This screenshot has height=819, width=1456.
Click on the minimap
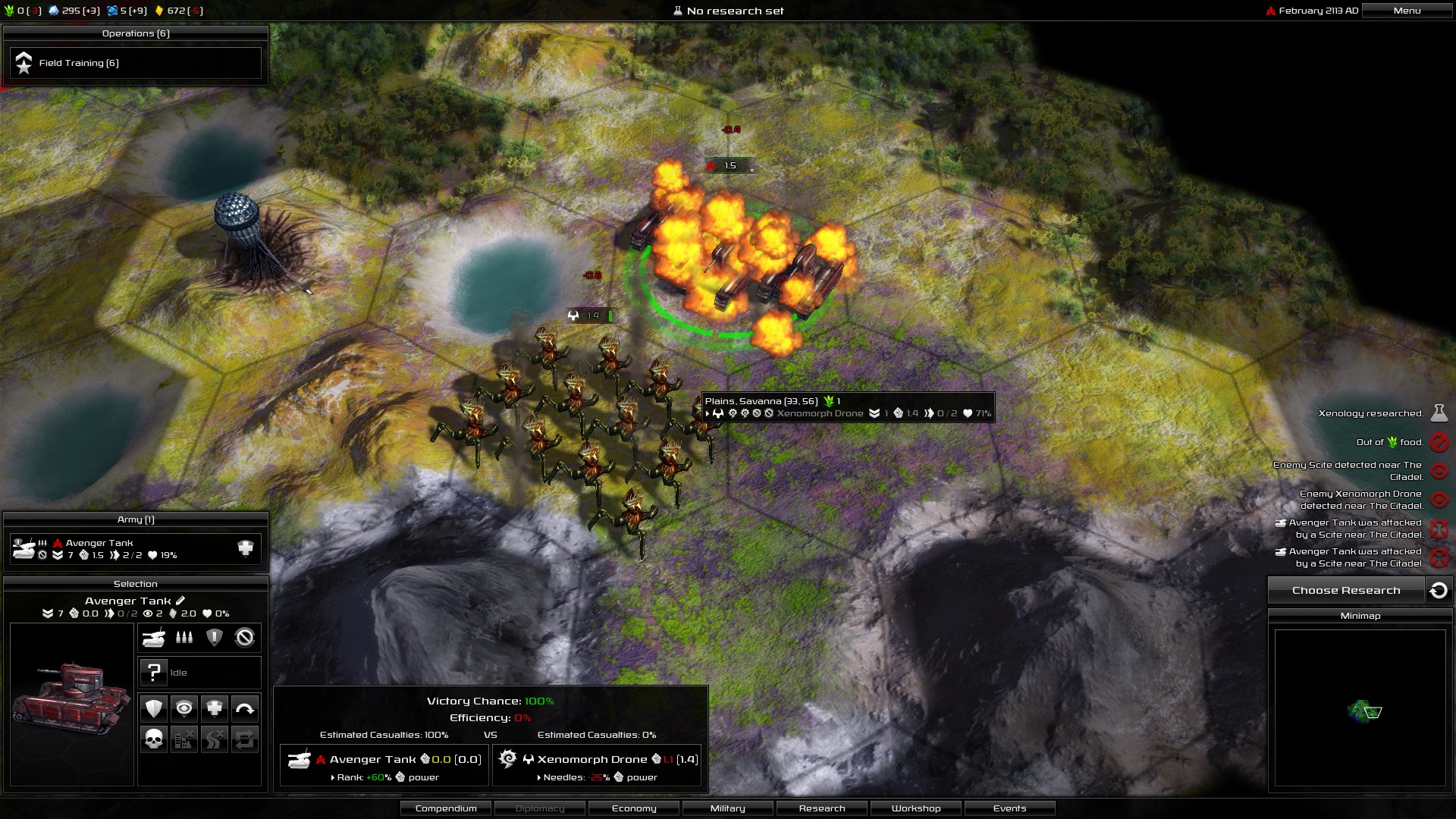(x=1360, y=708)
